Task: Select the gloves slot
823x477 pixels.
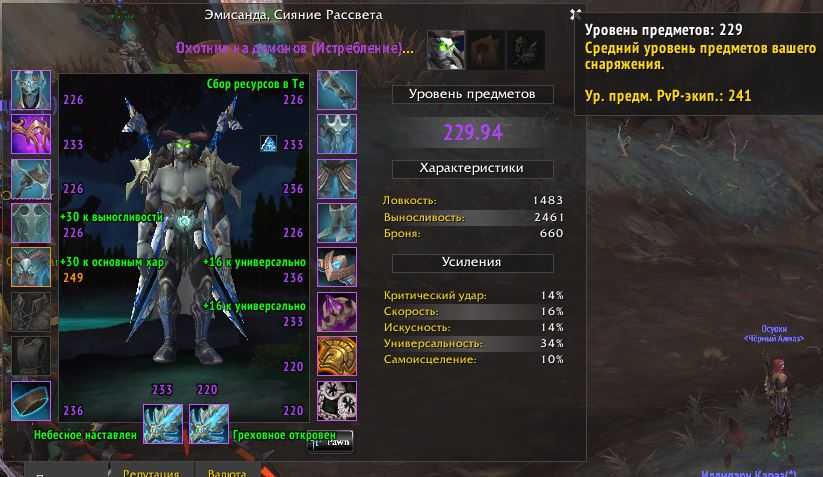Action: [336, 90]
